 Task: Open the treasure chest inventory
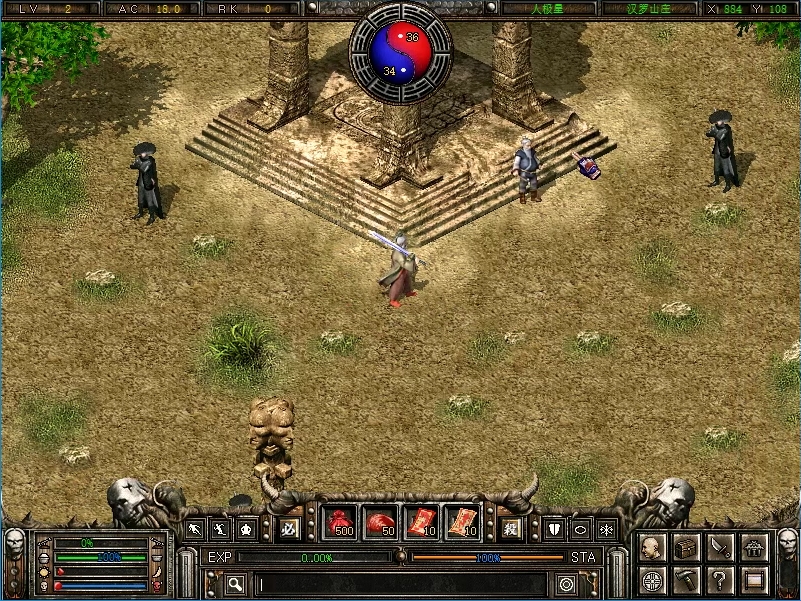click(686, 547)
